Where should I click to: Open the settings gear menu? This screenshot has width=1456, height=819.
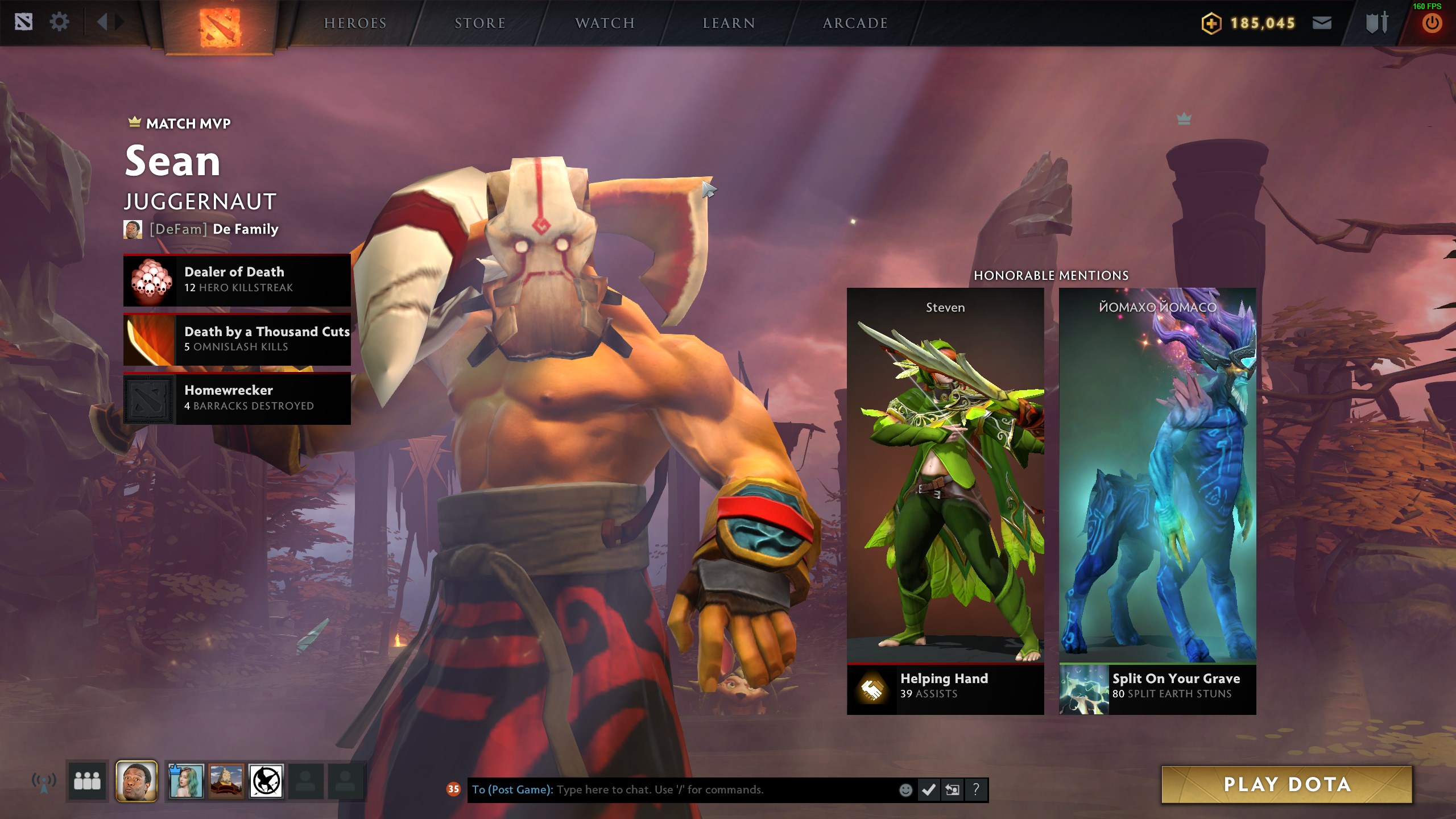pos(59,23)
